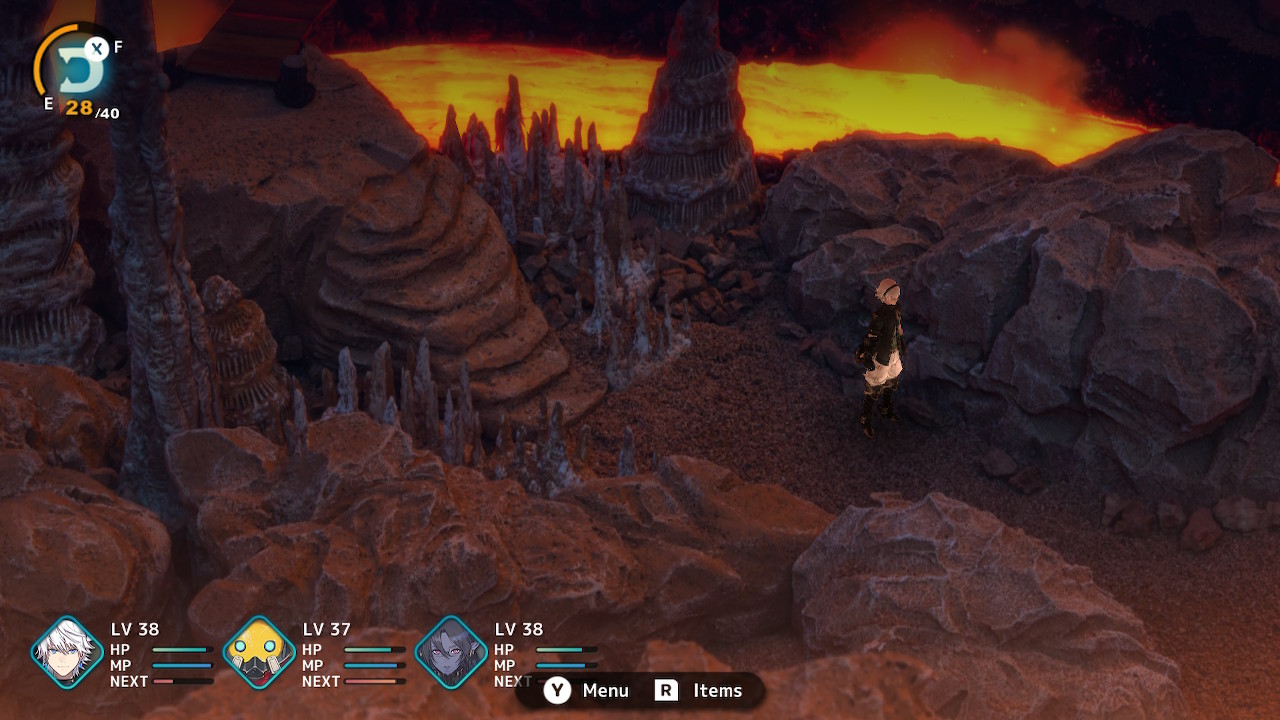
Task: Click the encounter gauge icon
Action: click(74, 69)
